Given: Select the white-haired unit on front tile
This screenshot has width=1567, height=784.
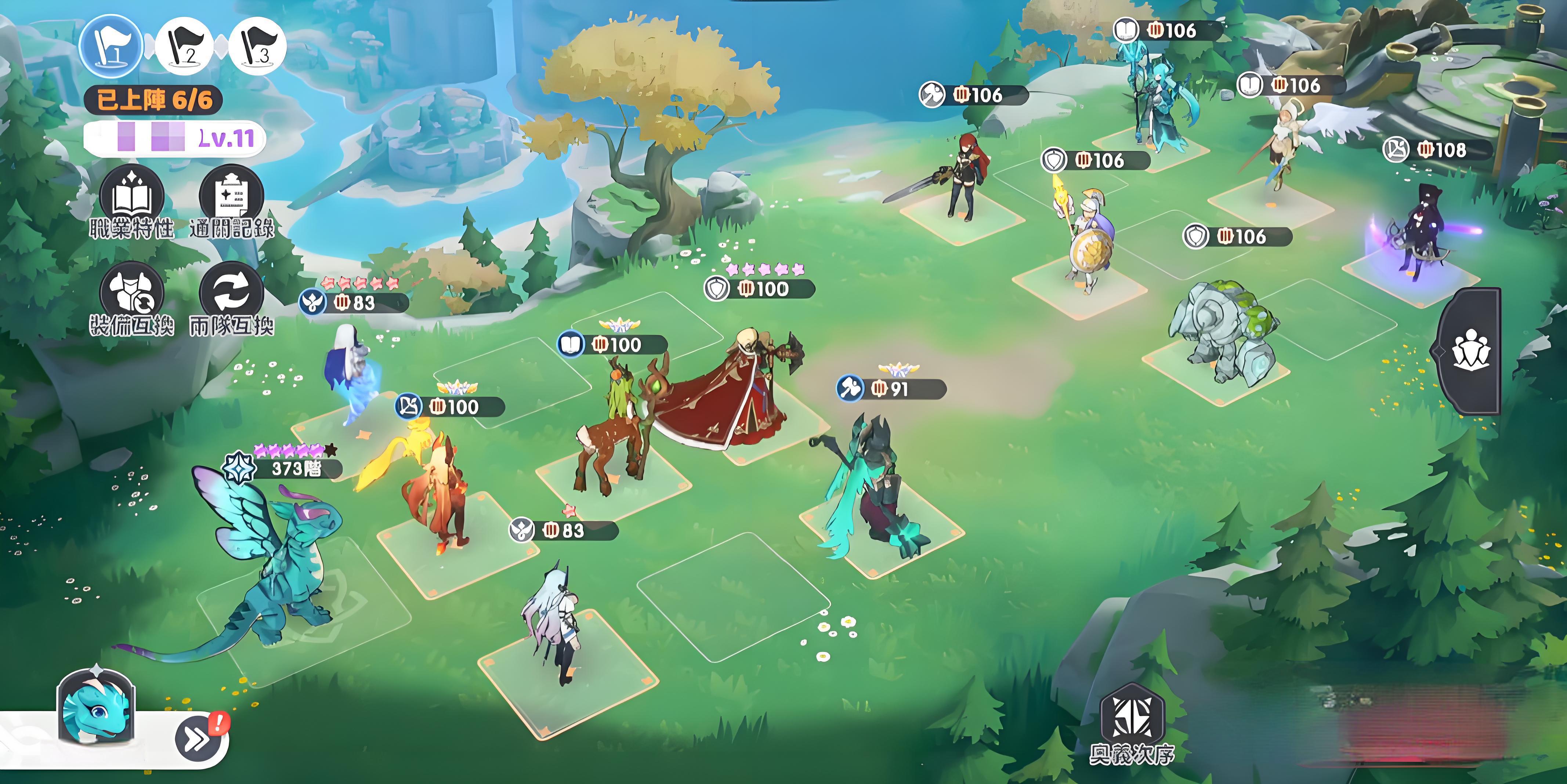Looking at the screenshot, I should click(554, 620).
